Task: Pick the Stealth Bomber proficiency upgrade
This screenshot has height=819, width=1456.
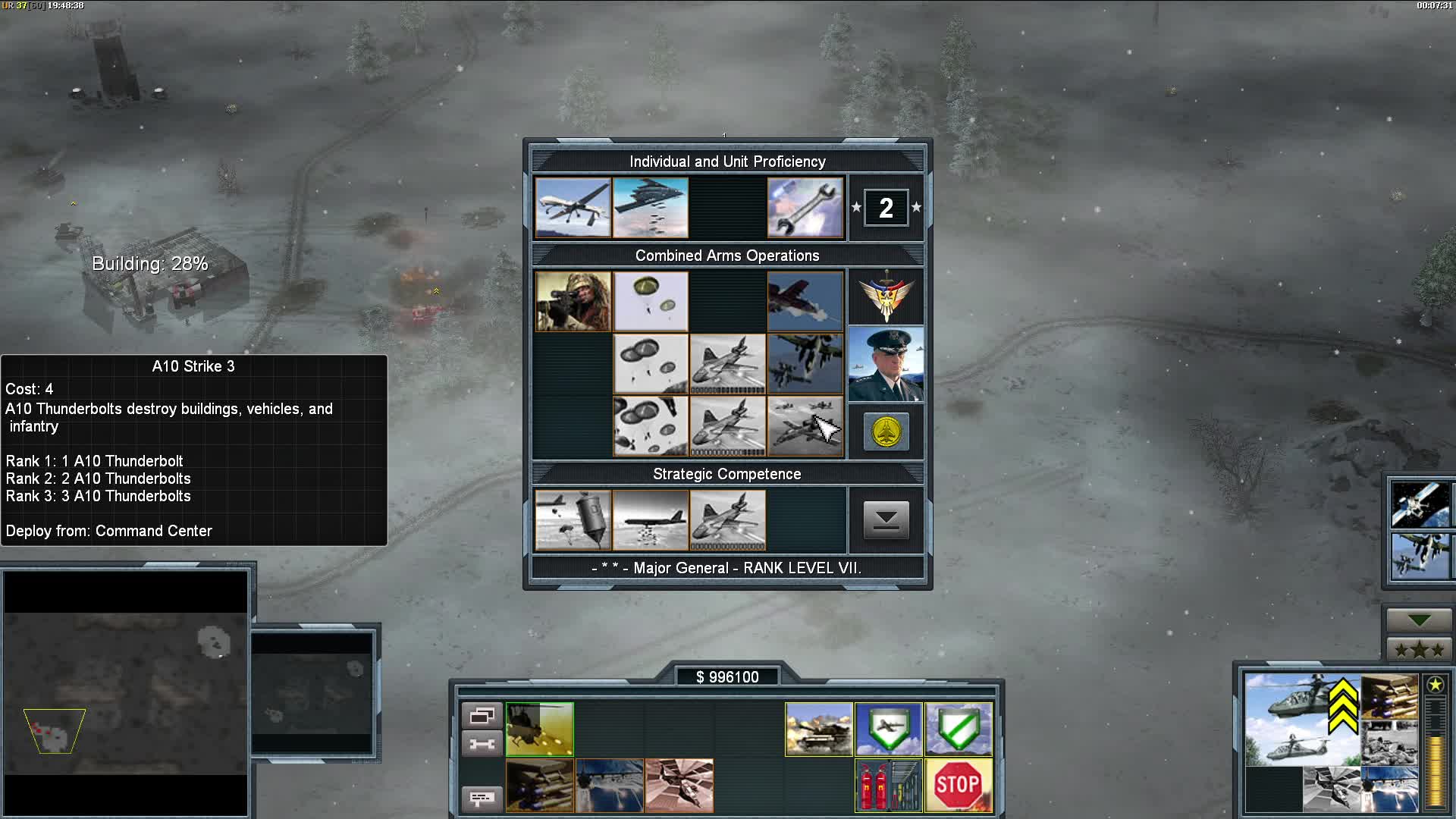Action: 650,207
